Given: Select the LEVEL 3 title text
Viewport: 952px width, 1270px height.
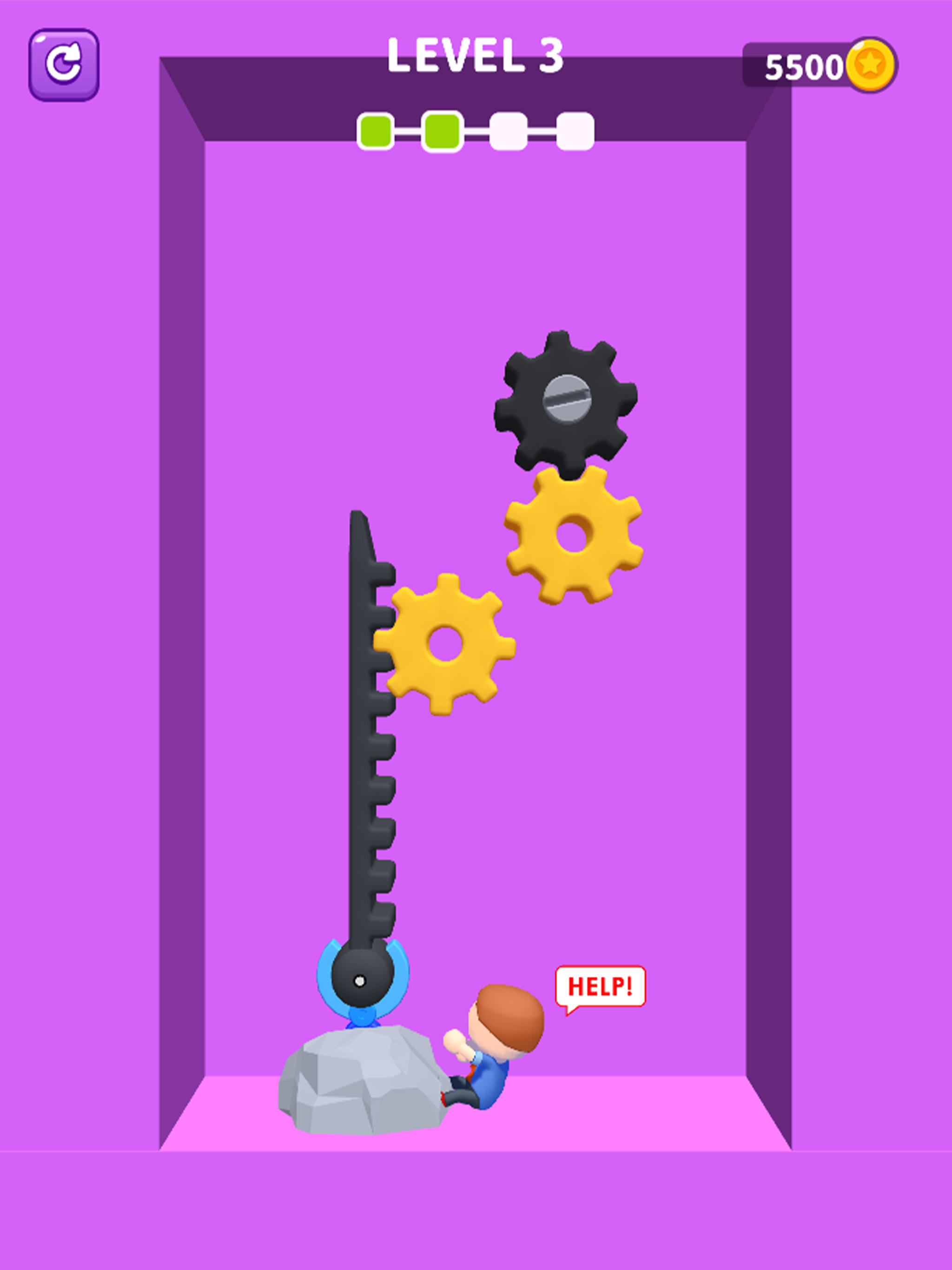Looking at the screenshot, I should [476, 54].
